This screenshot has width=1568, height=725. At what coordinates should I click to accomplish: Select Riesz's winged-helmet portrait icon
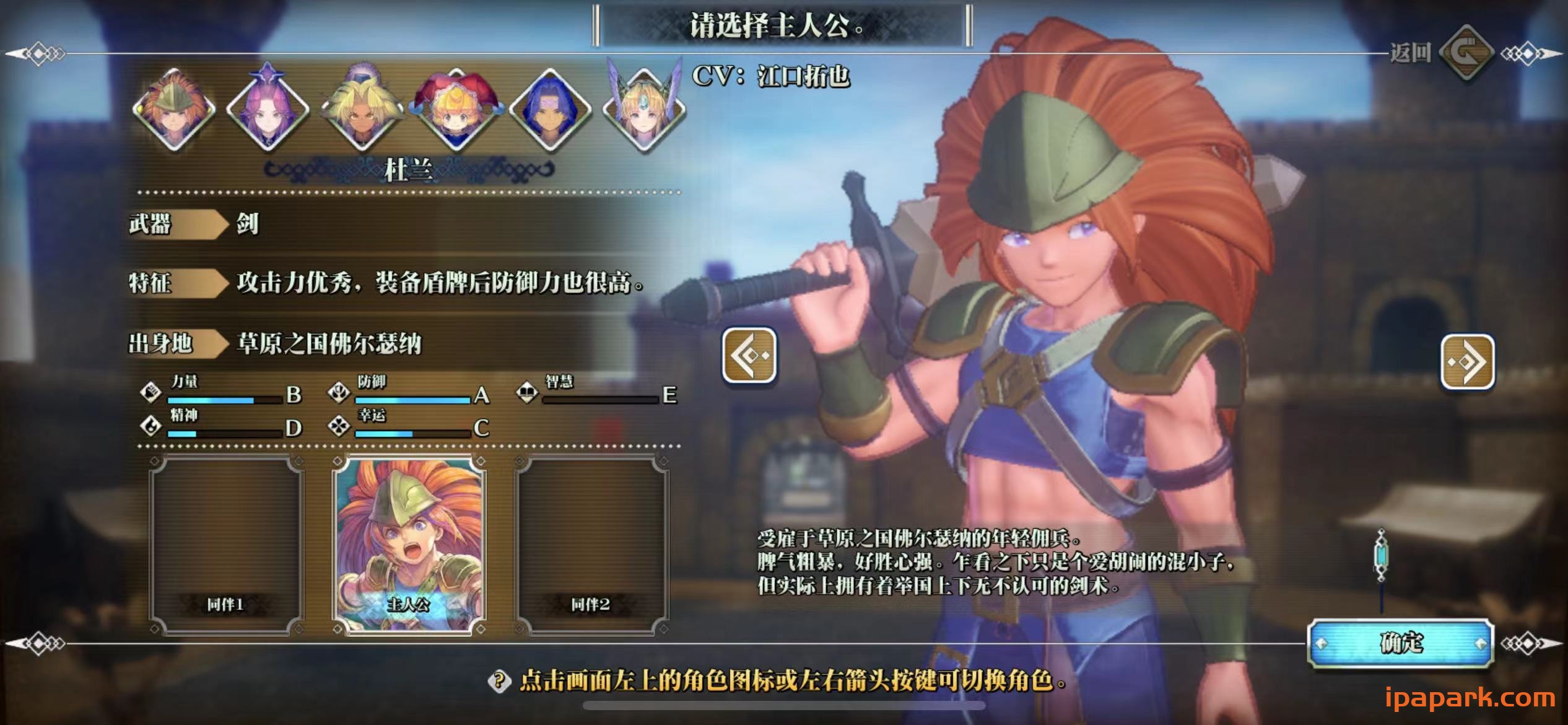[646, 112]
